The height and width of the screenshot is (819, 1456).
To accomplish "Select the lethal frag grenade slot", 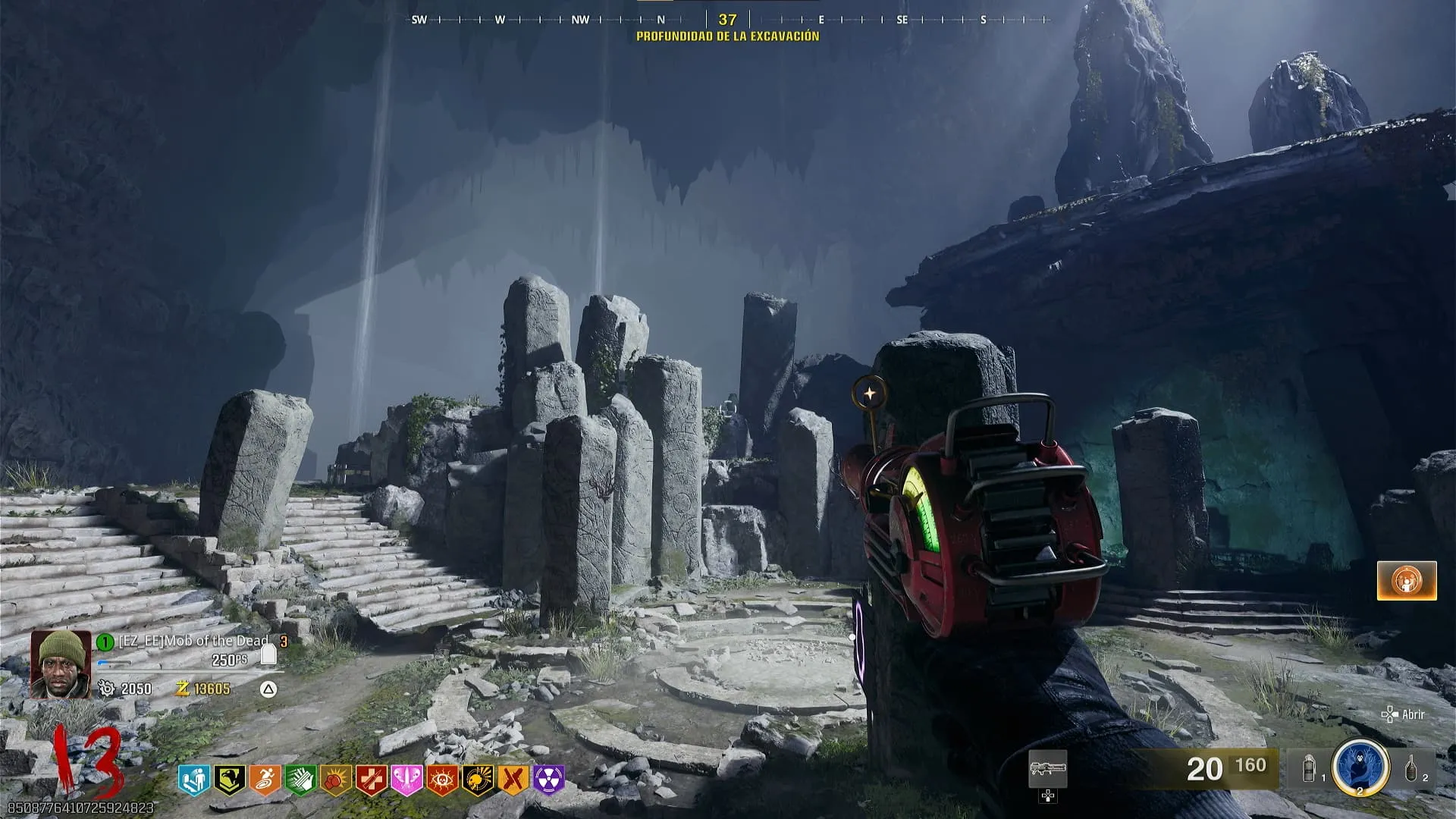I will tap(1410, 770).
